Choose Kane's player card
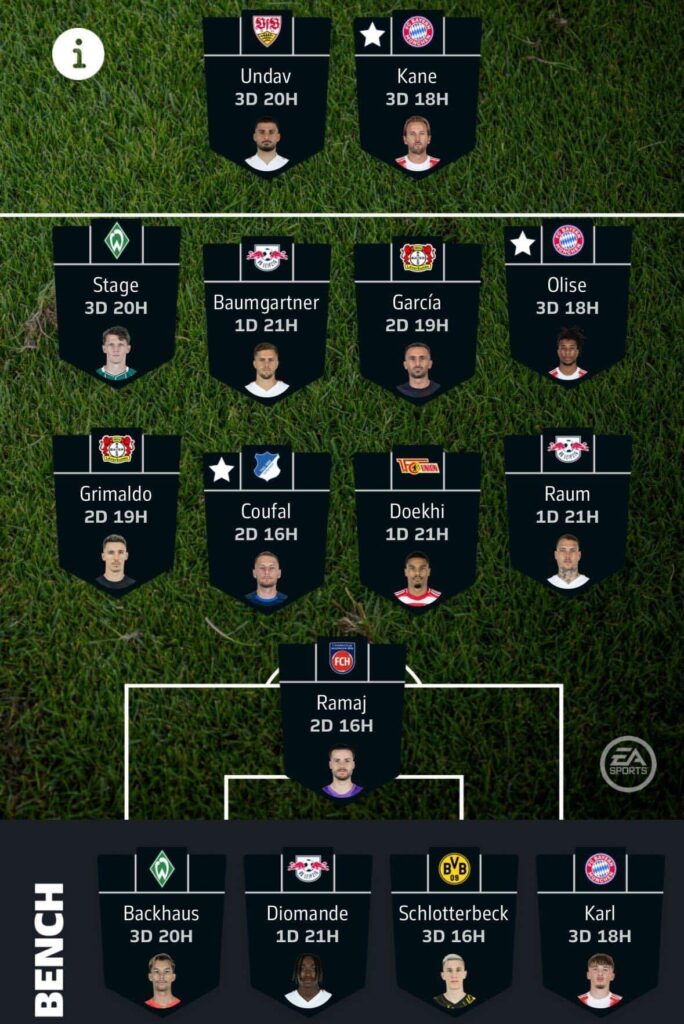This screenshot has height=1024, width=684. point(418,95)
